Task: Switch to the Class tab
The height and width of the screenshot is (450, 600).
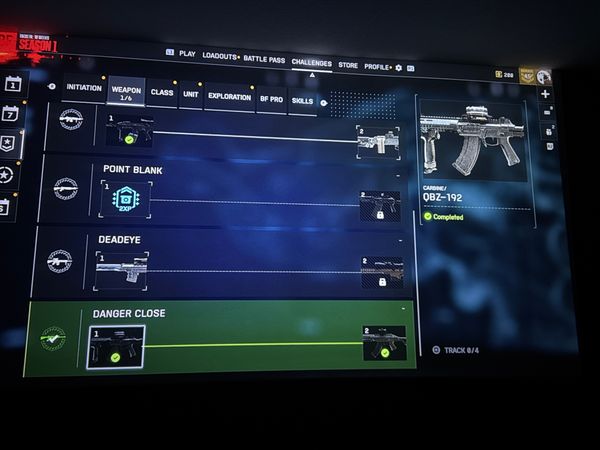Action: pos(161,93)
